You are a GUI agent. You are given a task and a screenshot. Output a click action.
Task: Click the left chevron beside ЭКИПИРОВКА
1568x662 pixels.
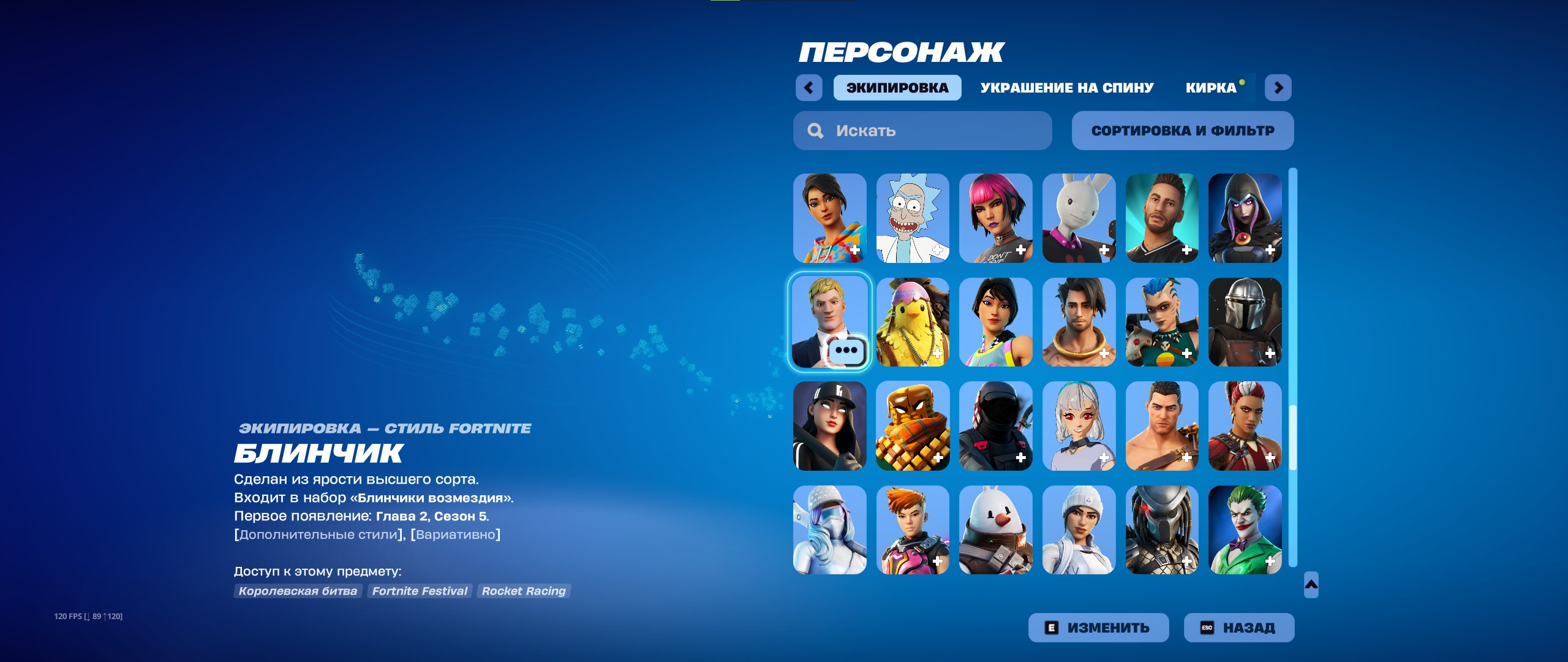pyautogui.click(x=810, y=88)
